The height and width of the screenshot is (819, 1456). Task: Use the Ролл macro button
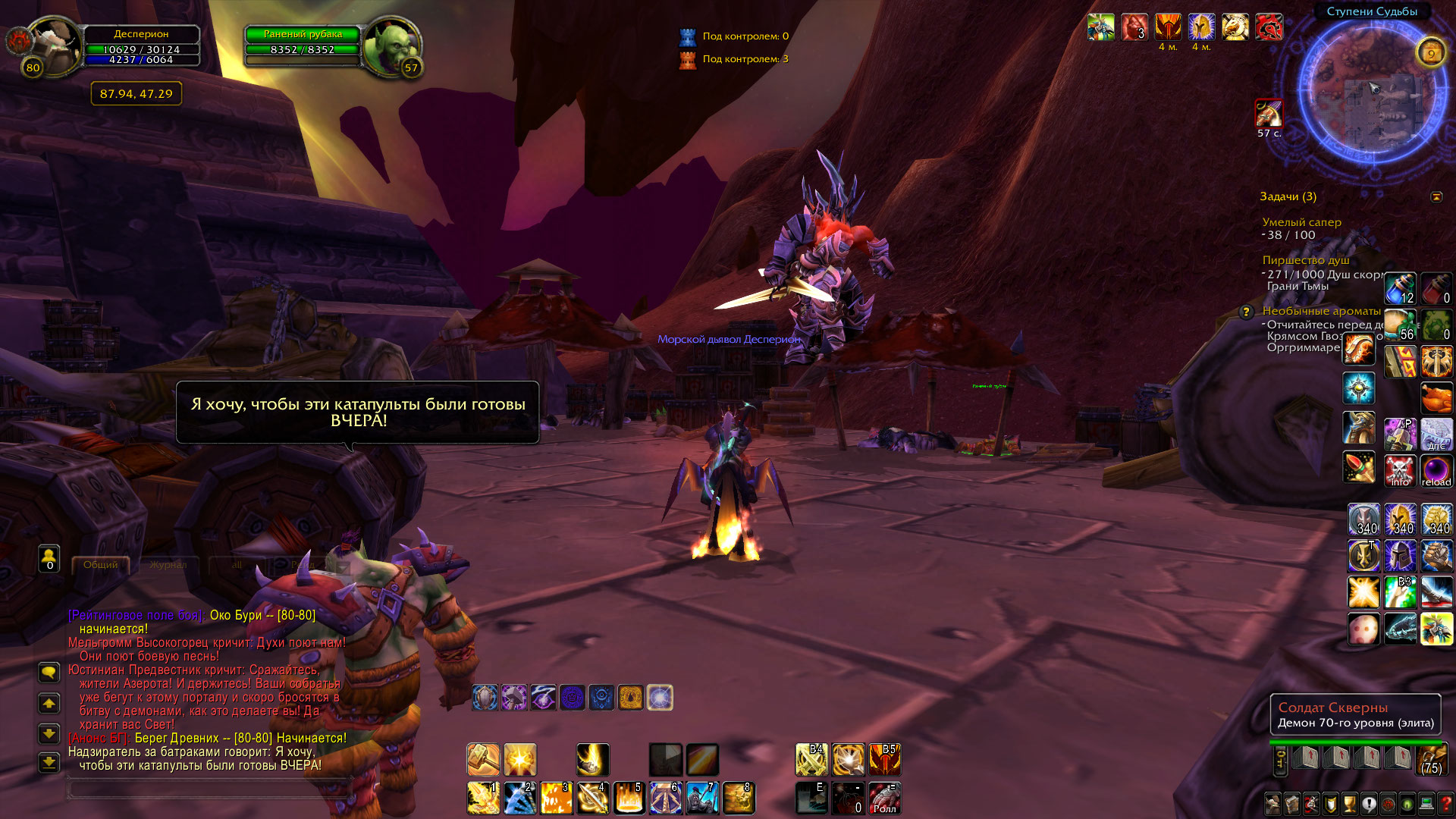pyautogui.click(x=884, y=799)
